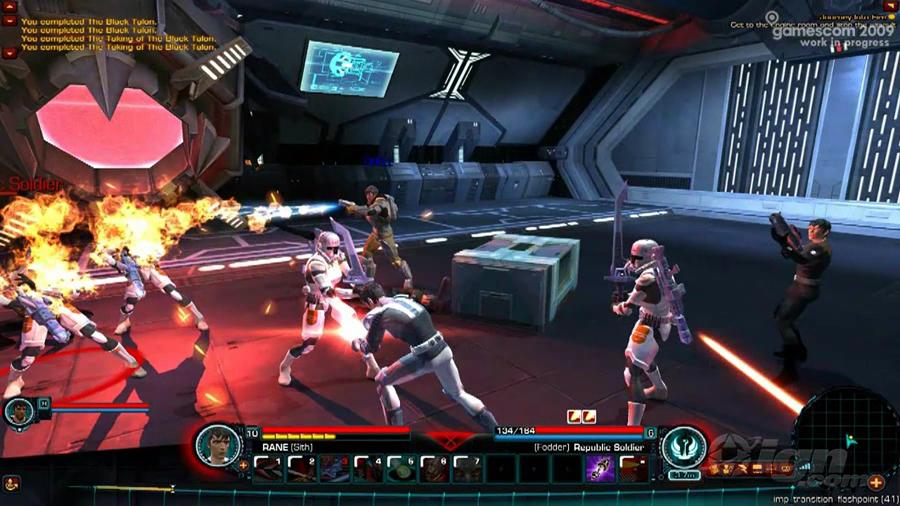Use the ability in hotbar slot 2
The height and width of the screenshot is (506, 900).
301,468
